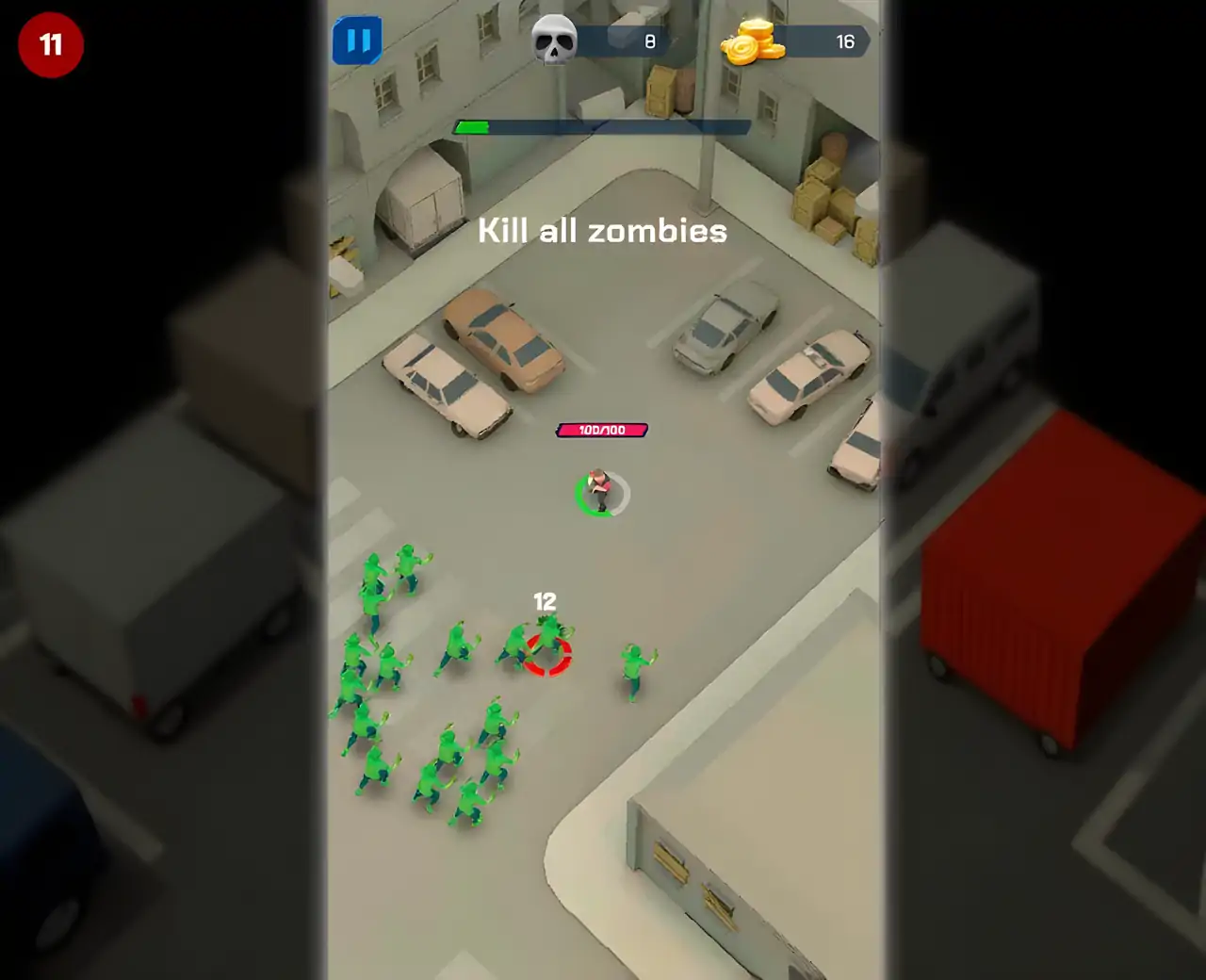The image size is (1206, 980).
Task: Tap the zombie wave counter labeled 12
Action: (x=545, y=598)
